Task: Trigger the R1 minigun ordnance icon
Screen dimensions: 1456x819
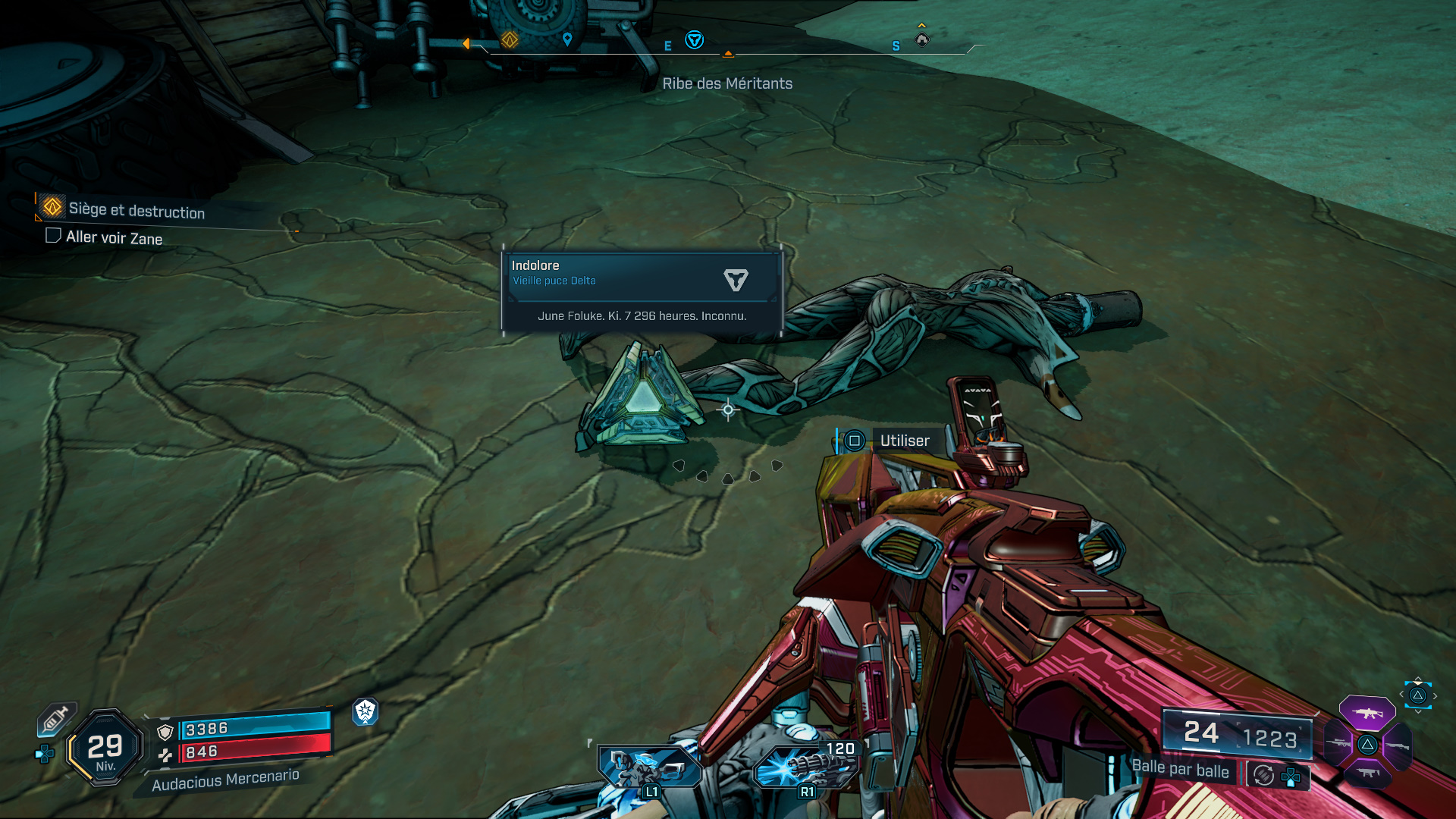Action: click(805, 767)
